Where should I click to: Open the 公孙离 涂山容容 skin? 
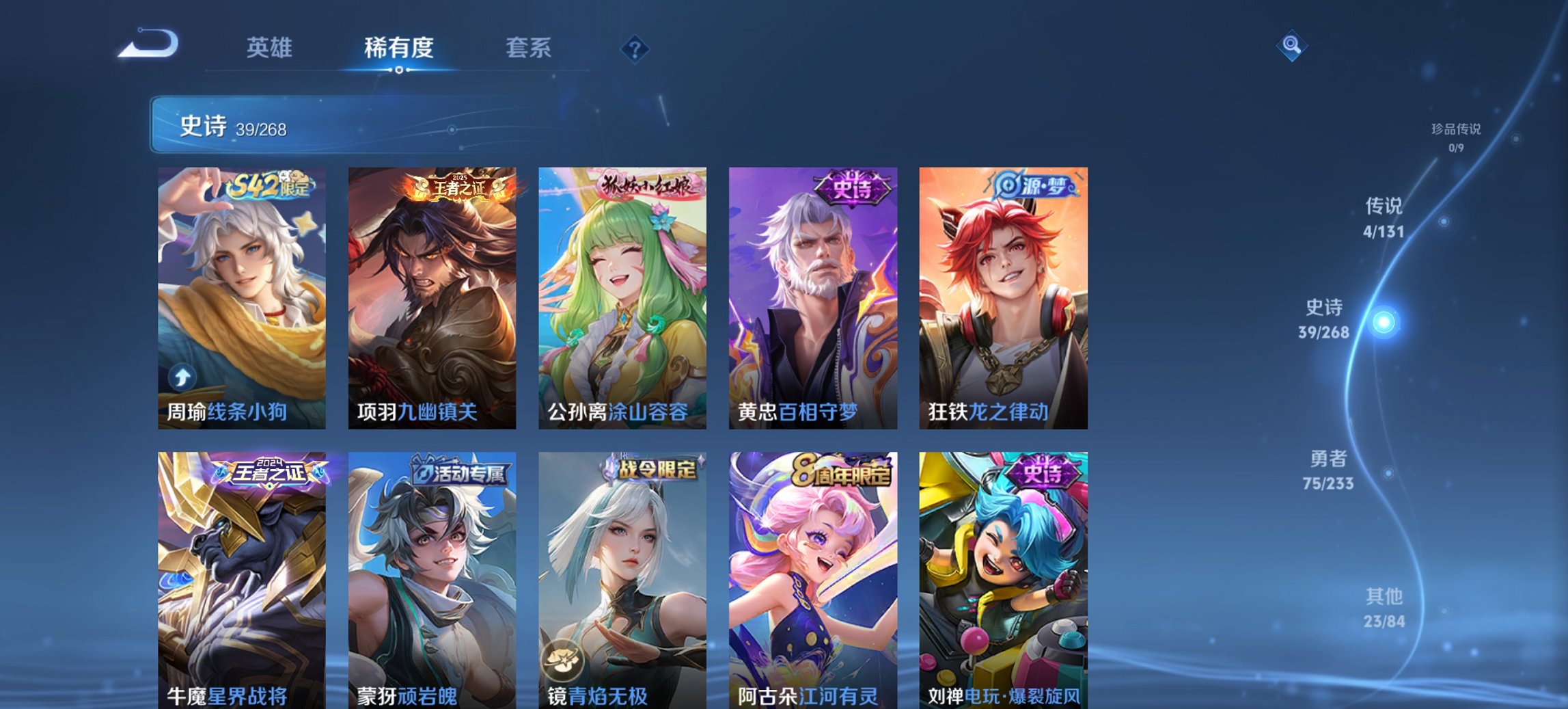(620, 294)
